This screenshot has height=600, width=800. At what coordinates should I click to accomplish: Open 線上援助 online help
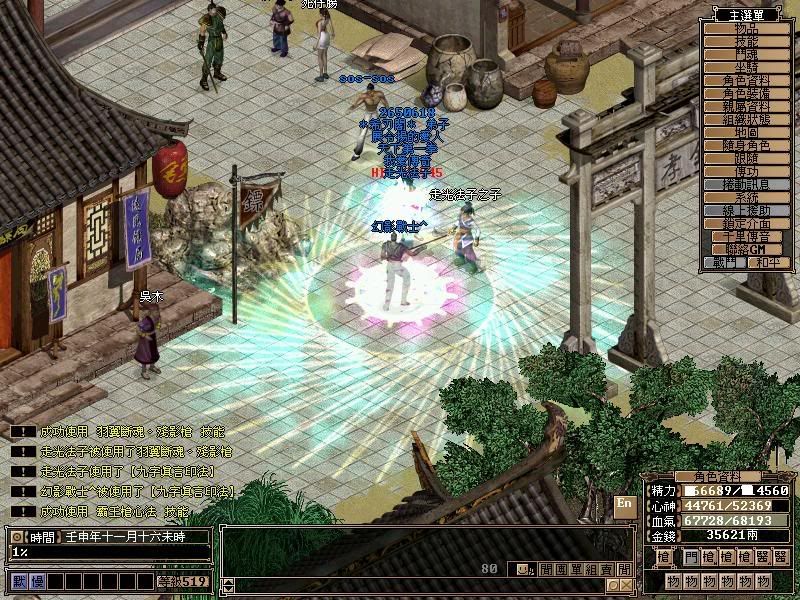[x=747, y=211]
